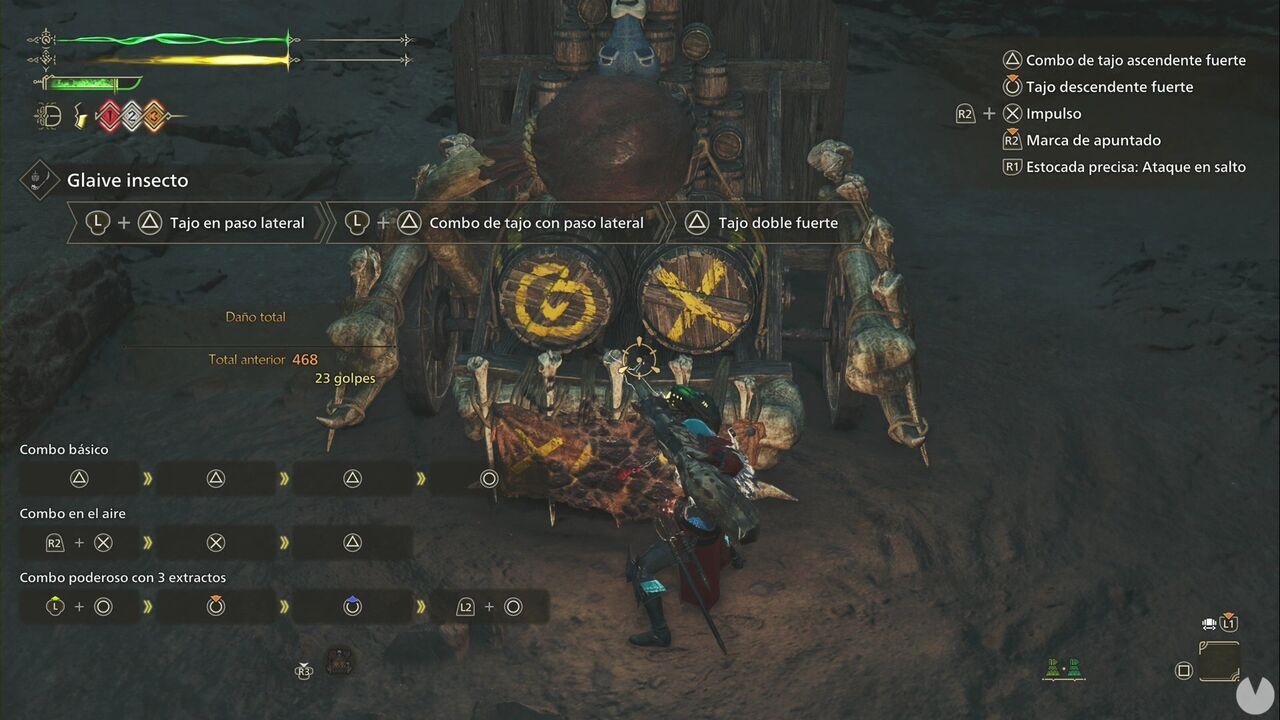Select the Combo en el aire section header
This screenshot has width=1280, height=720.
point(71,513)
